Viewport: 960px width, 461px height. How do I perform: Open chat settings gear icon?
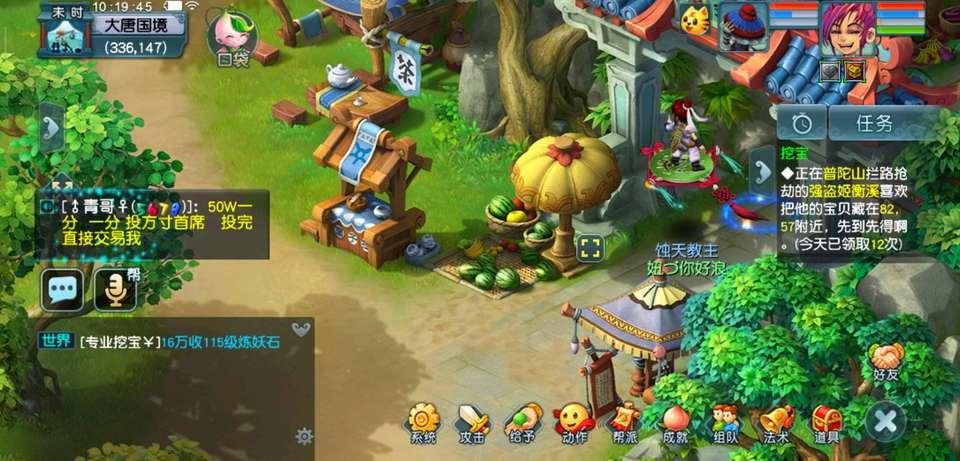[304, 436]
